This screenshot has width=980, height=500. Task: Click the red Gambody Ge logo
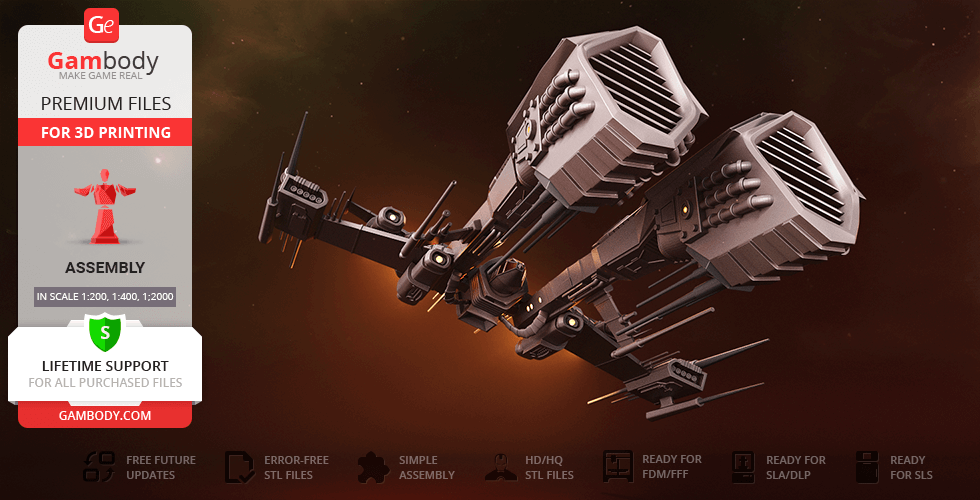pyautogui.click(x=103, y=24)
